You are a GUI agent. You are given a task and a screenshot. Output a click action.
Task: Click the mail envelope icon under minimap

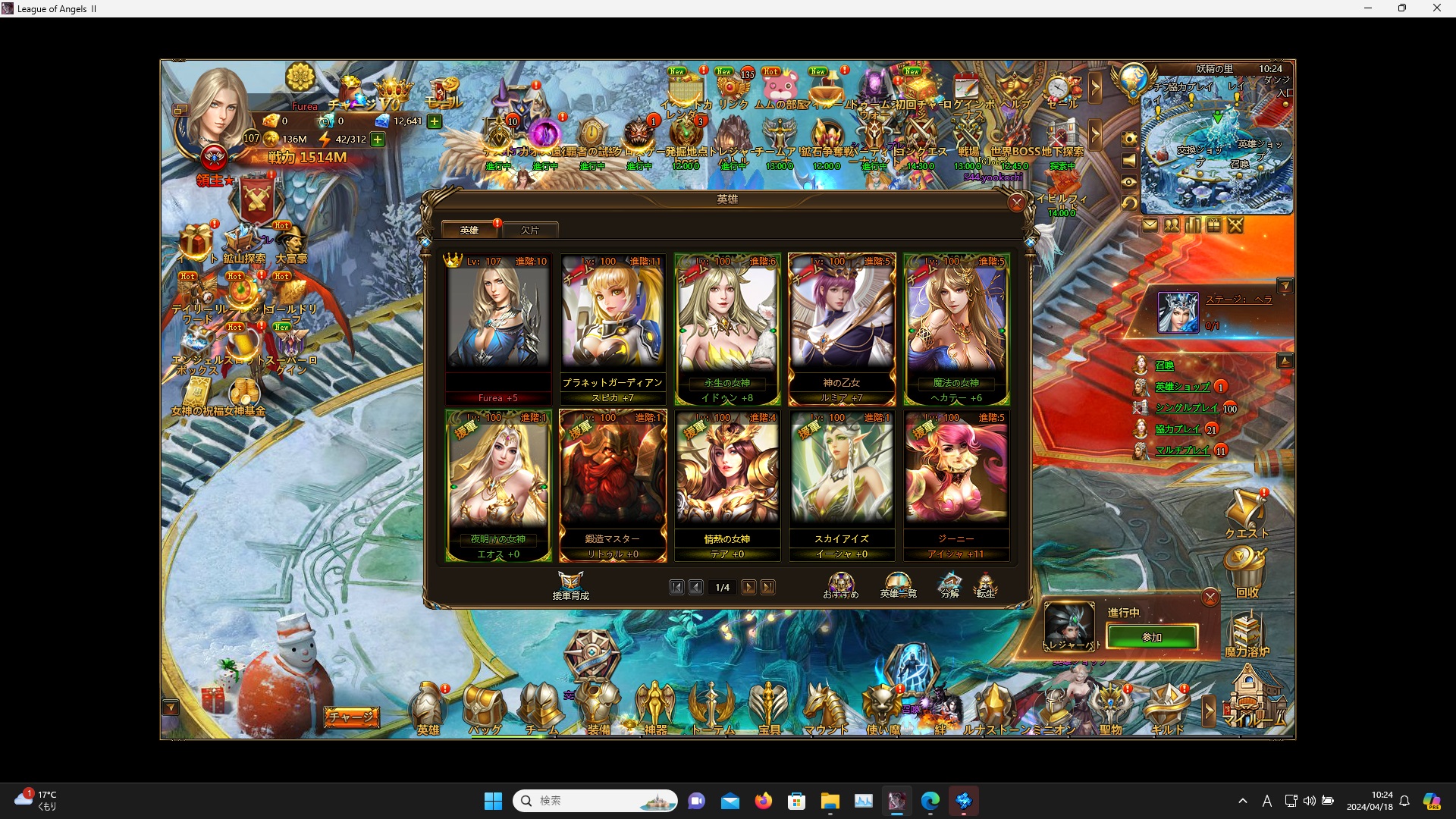click(1150, 224)
